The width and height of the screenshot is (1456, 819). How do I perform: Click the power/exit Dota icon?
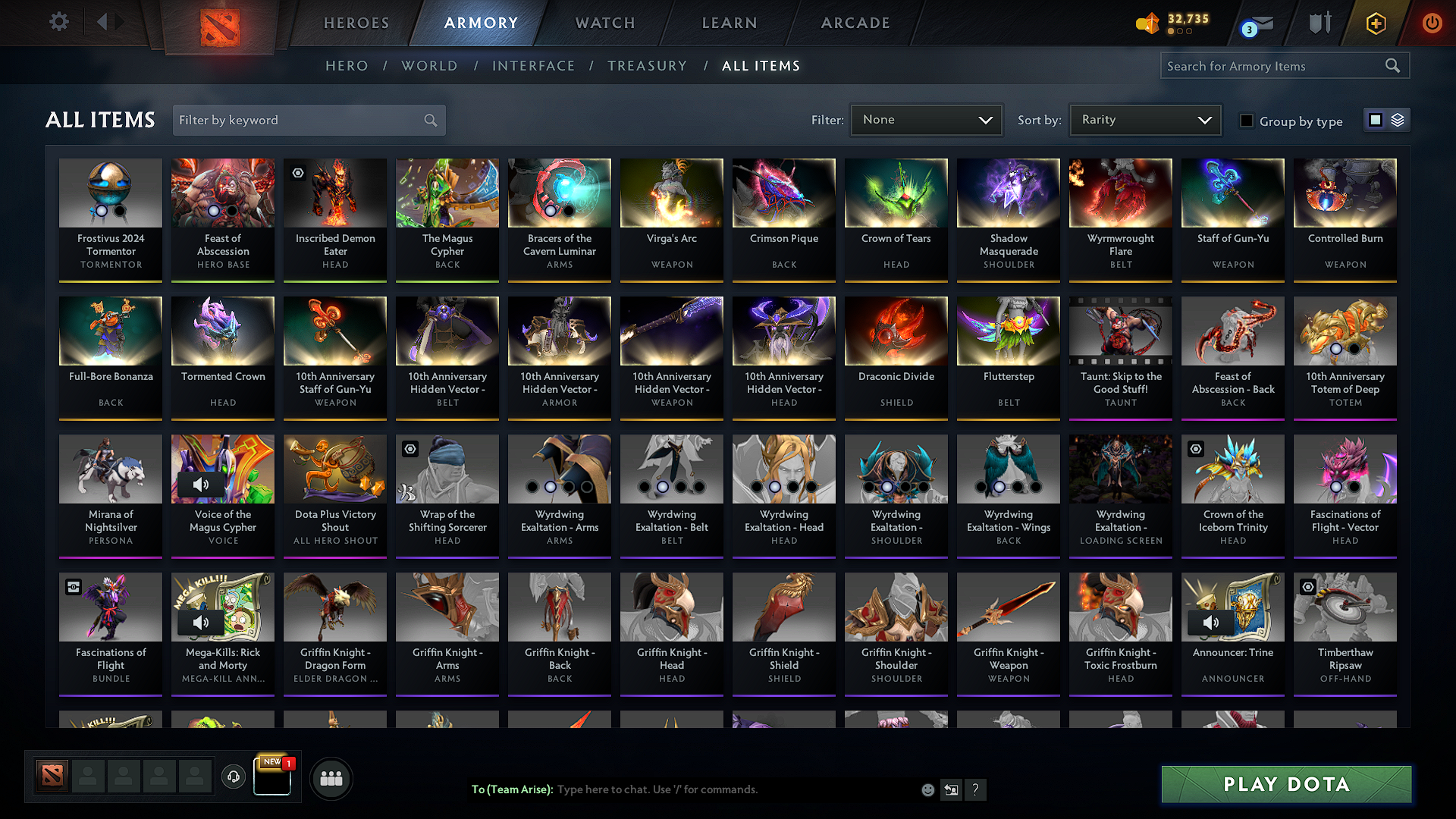click(x=1432, y=24)
